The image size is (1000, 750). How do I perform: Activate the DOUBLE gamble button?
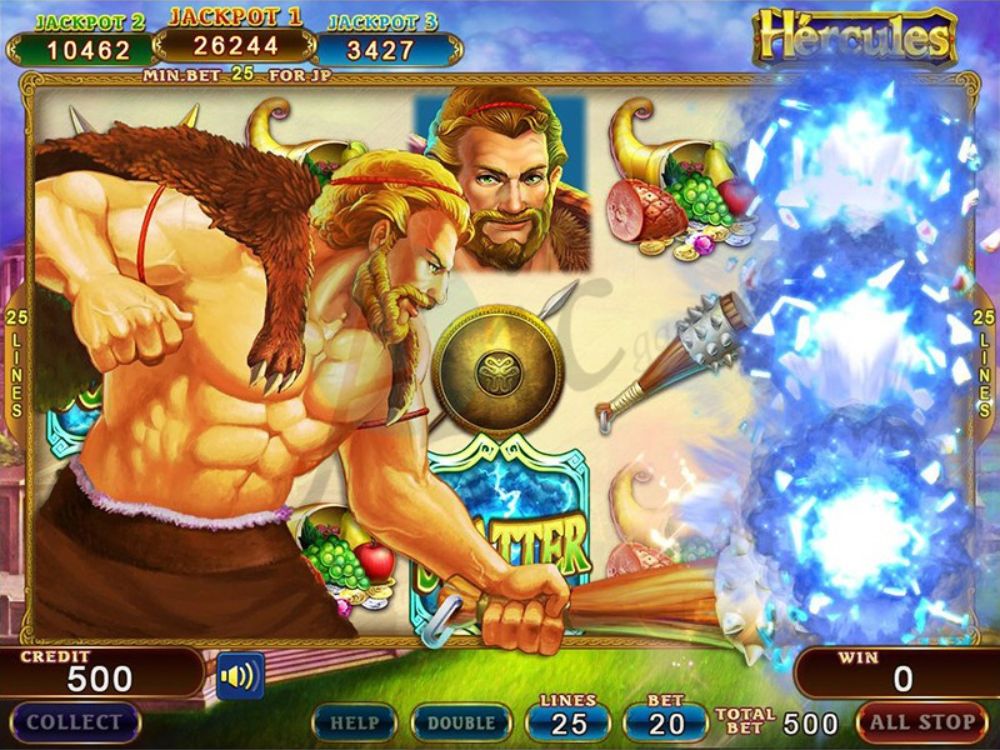pos(461,722)
